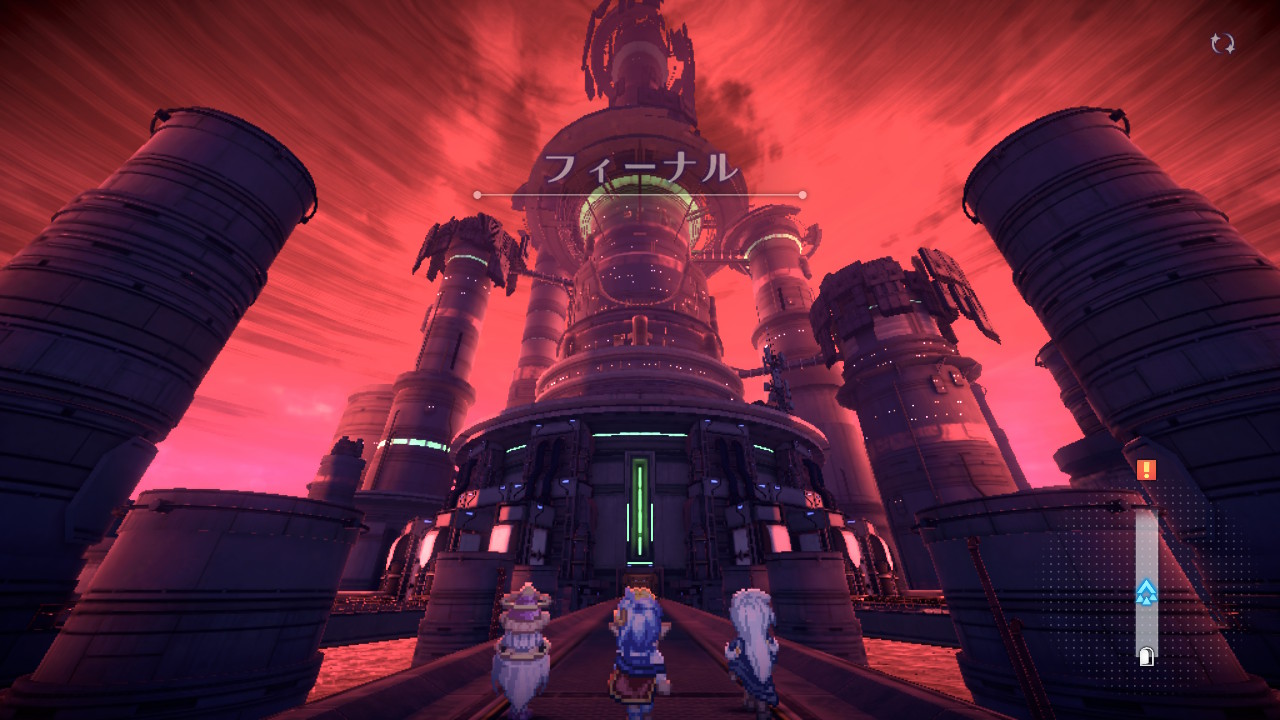This screenshot has width=1280, height=720.
Task: Click the blue party arrow on the minimap
Action: (1146, 592)
